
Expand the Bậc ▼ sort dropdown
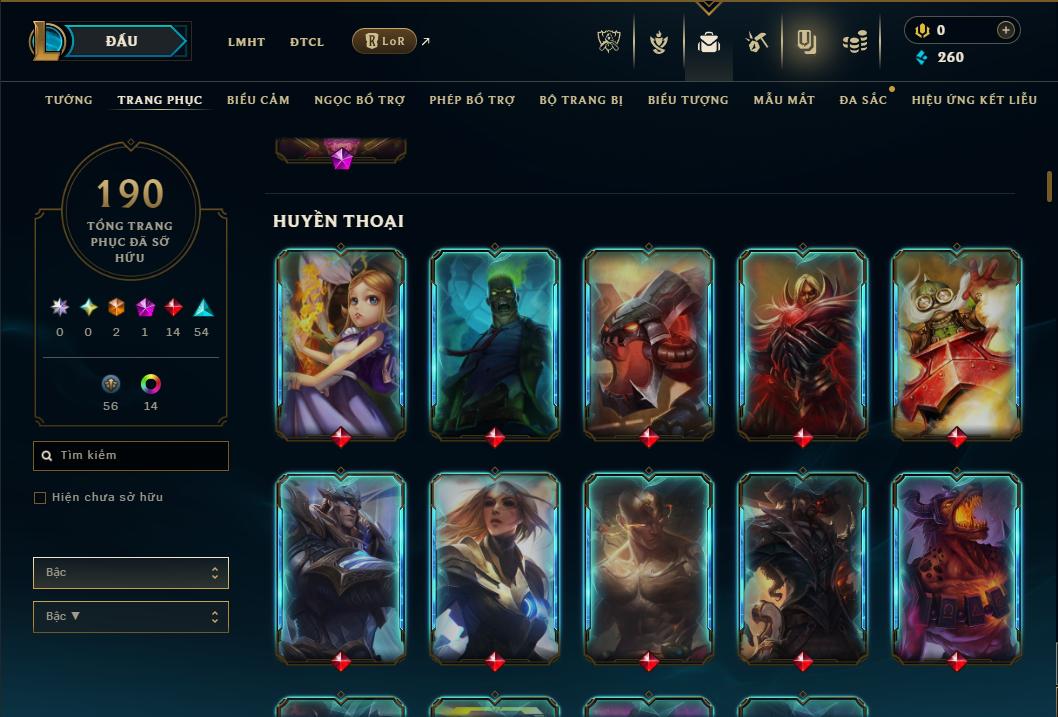click(131, 617)
